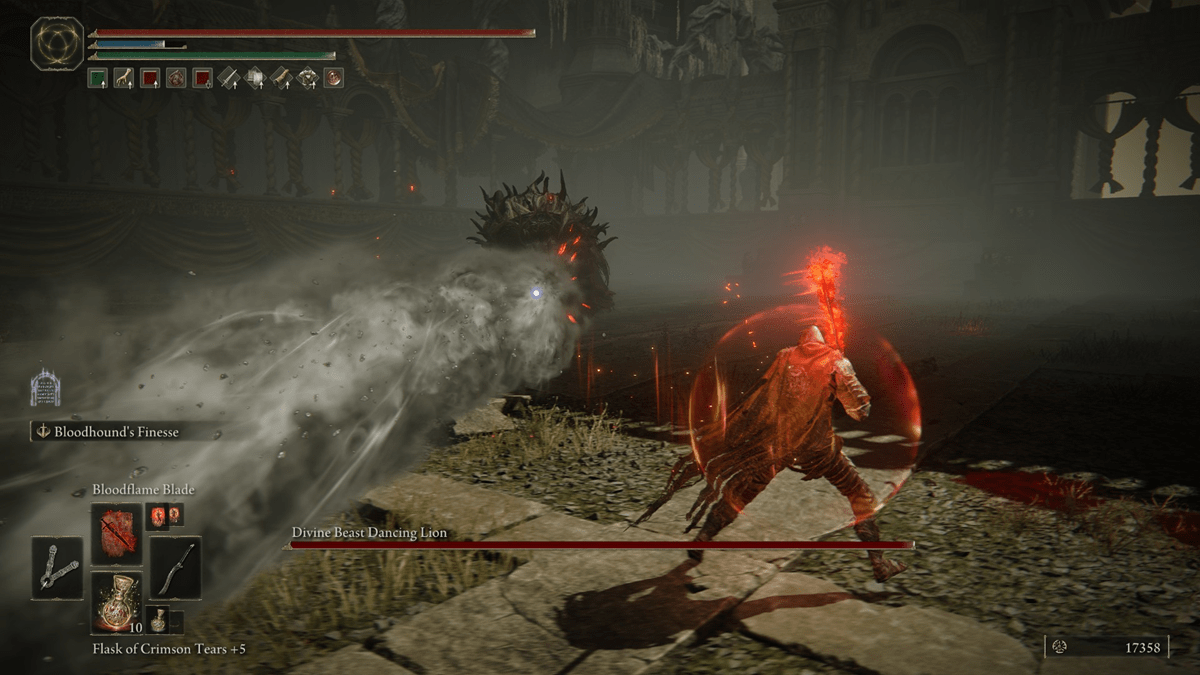Click the Bloodhound's Finesse skill label

[x=128, y=432]
